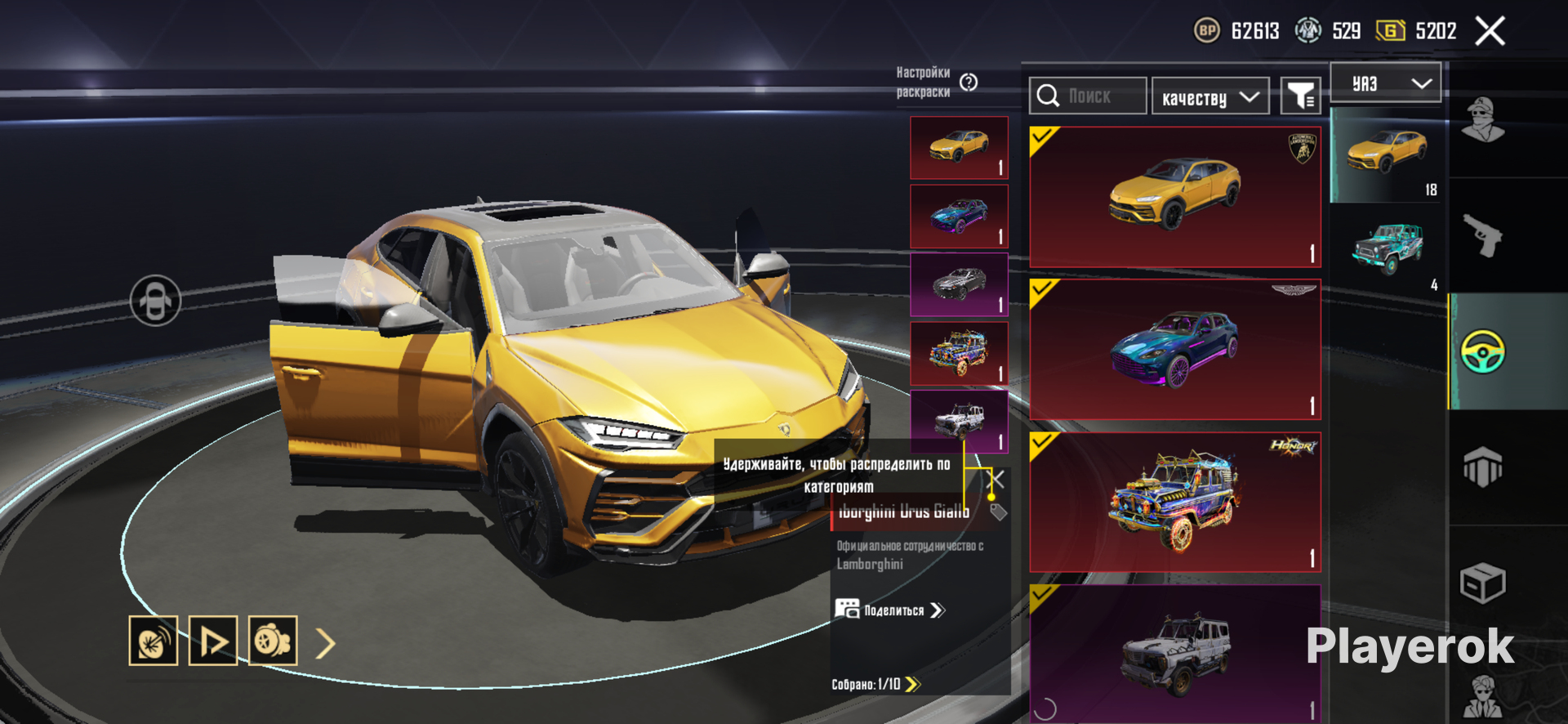Open the filter funnel button
This screenshot has width=1568, height=724.
(1300, 96)
